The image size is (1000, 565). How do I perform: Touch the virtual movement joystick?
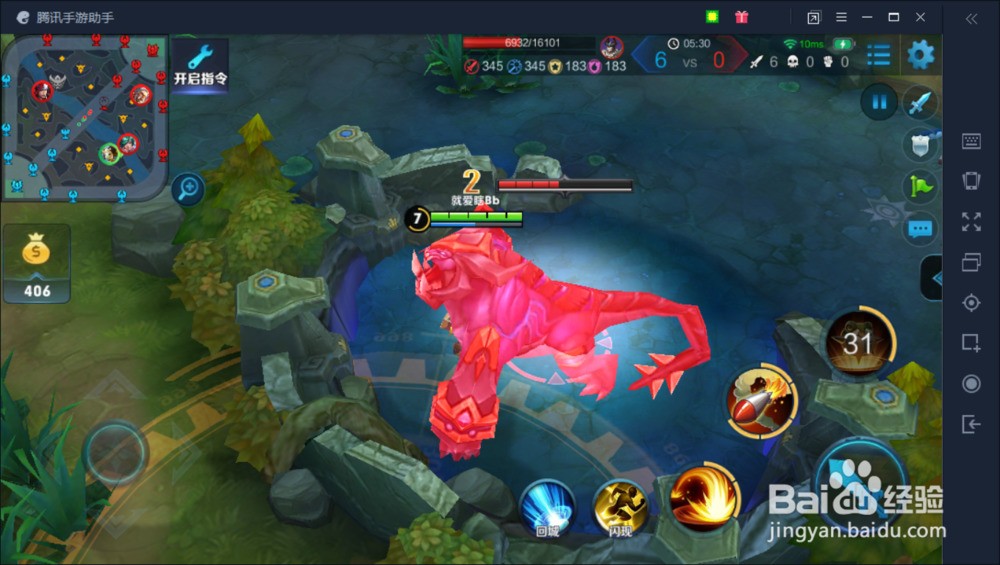click(116, 455)
